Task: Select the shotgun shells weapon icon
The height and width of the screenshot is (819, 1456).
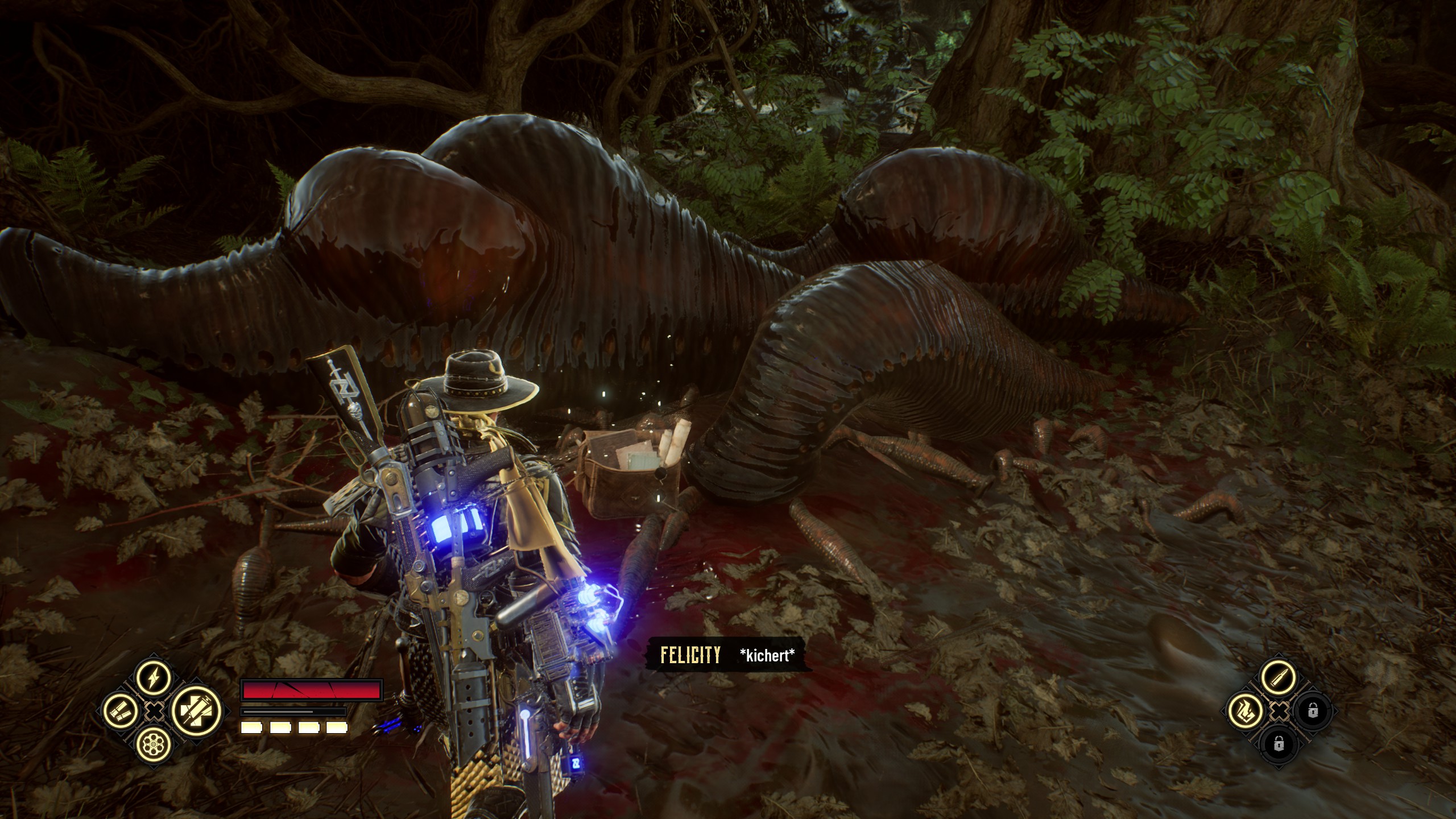Action: [x=121, y=710]
